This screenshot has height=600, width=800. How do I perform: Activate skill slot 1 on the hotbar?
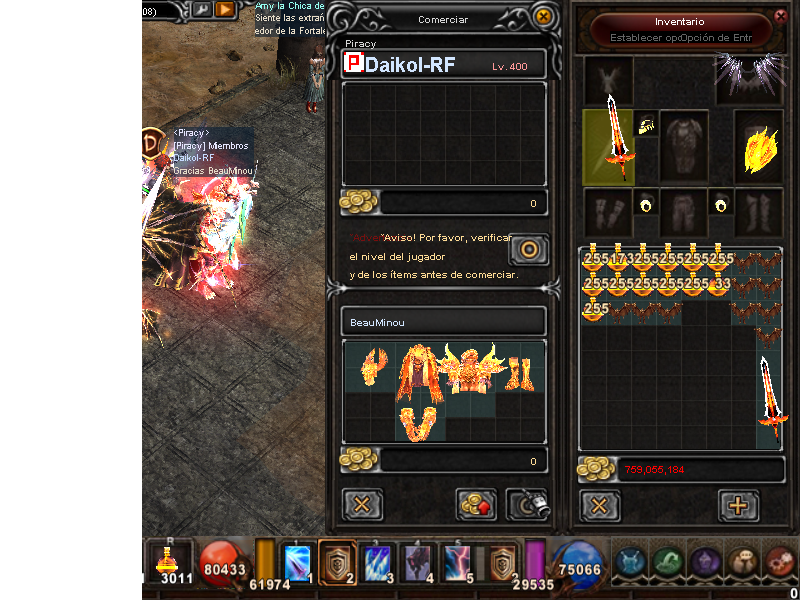tap(300, 561)
